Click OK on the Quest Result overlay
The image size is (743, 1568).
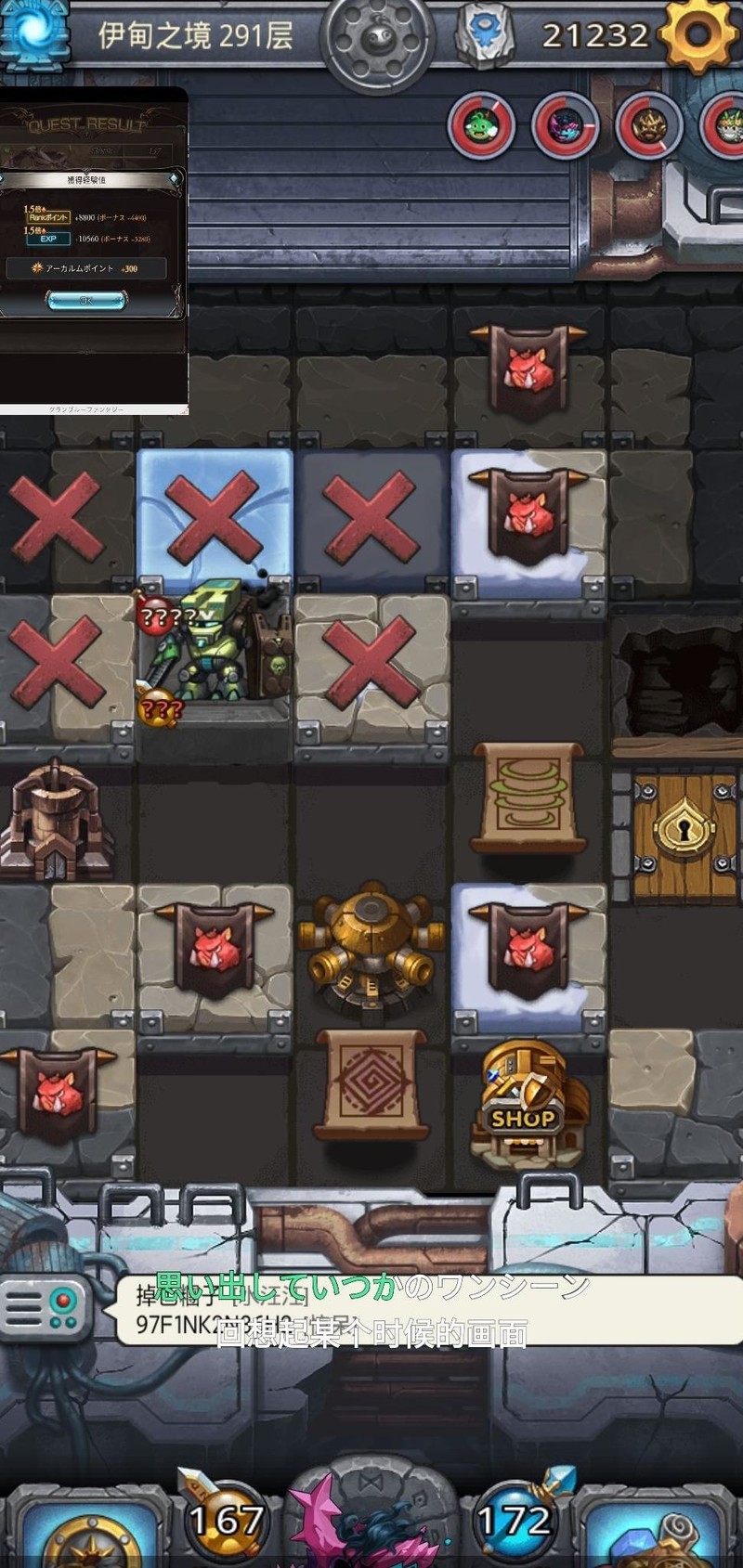coord(86,300)
